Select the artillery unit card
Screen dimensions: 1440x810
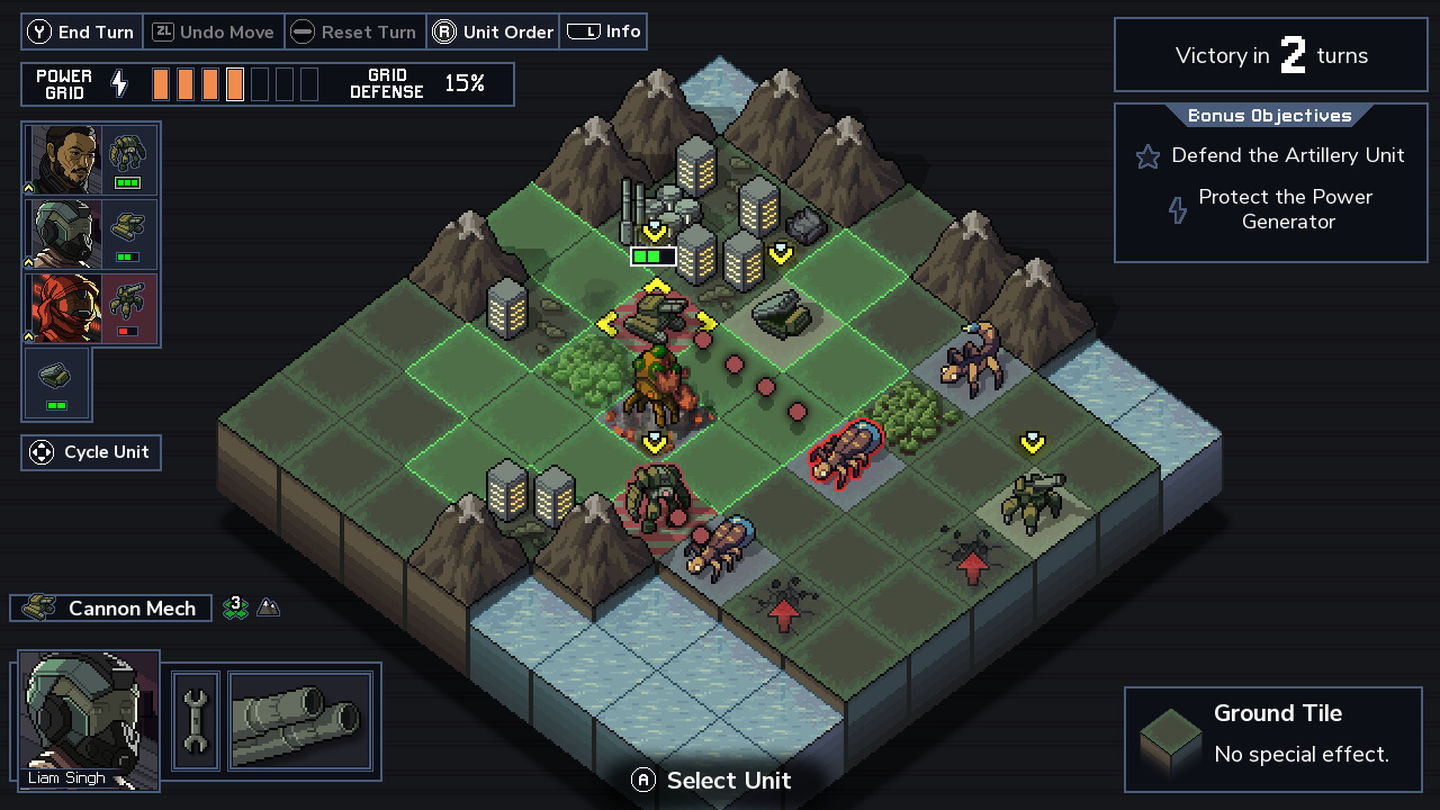pyautogui.click(x=56, y=384)
